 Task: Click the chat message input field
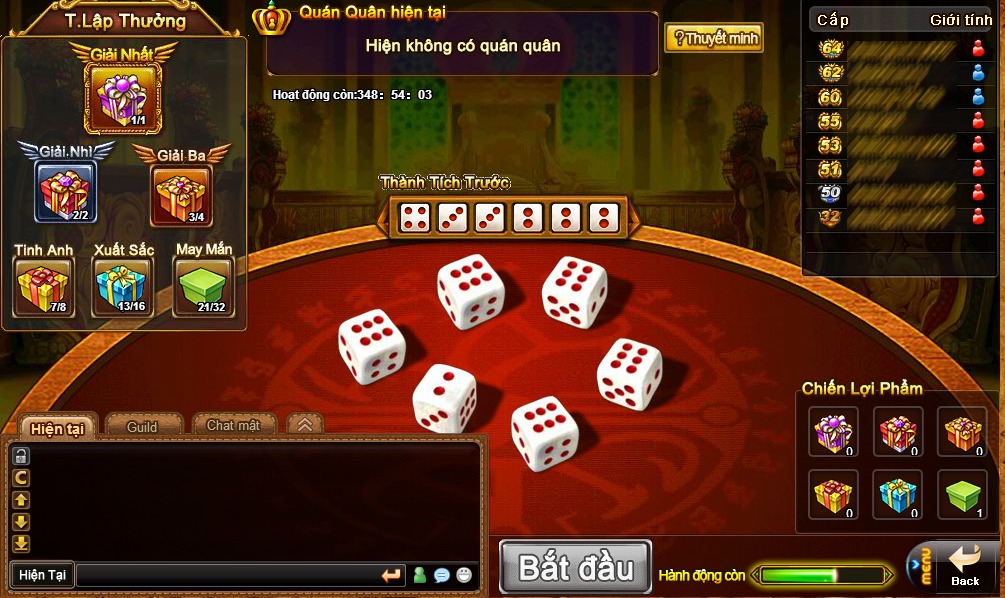(x=226, y=575)
